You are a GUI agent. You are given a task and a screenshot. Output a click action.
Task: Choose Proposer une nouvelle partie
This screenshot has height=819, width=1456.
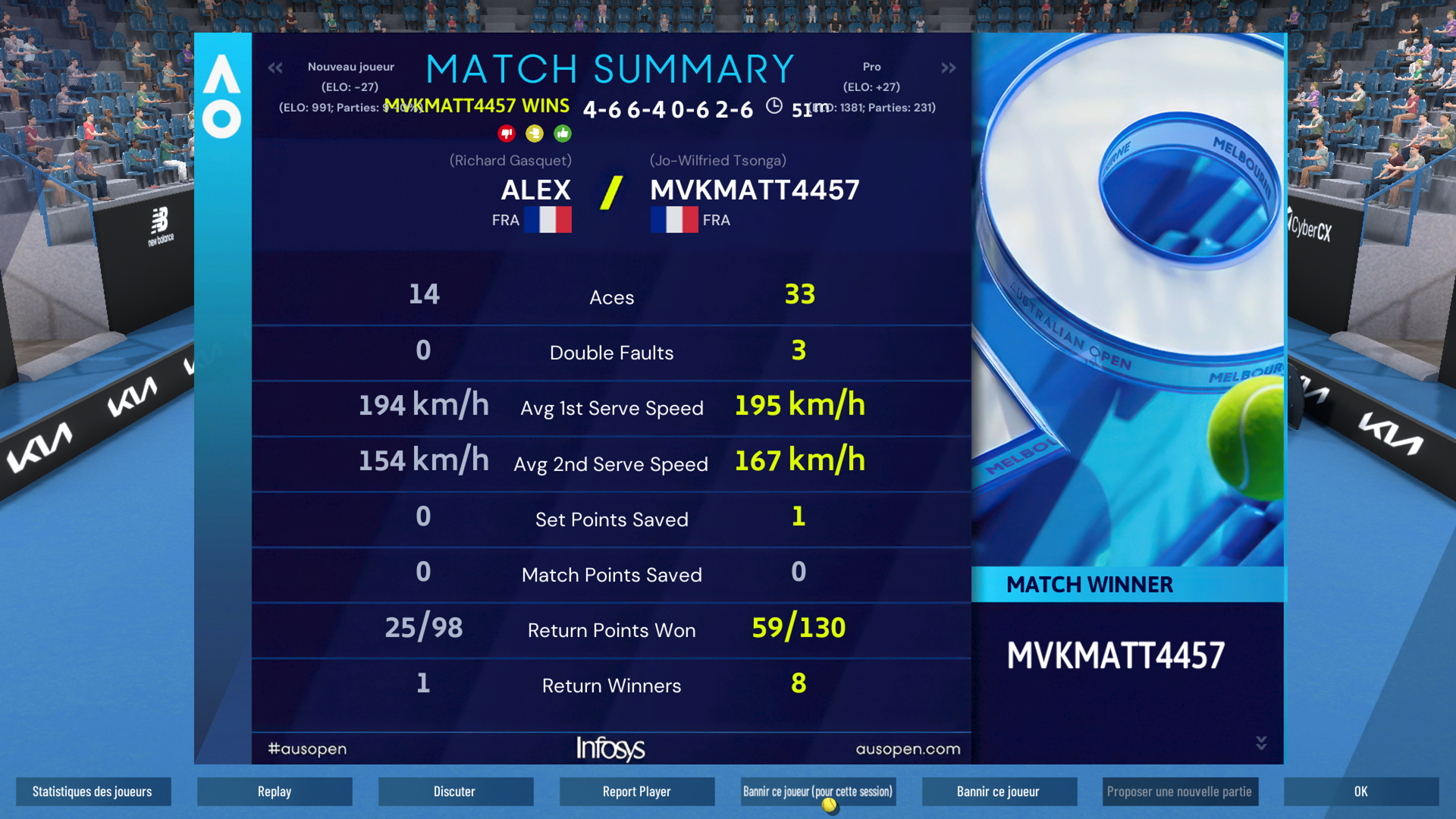pos(1180,792)
